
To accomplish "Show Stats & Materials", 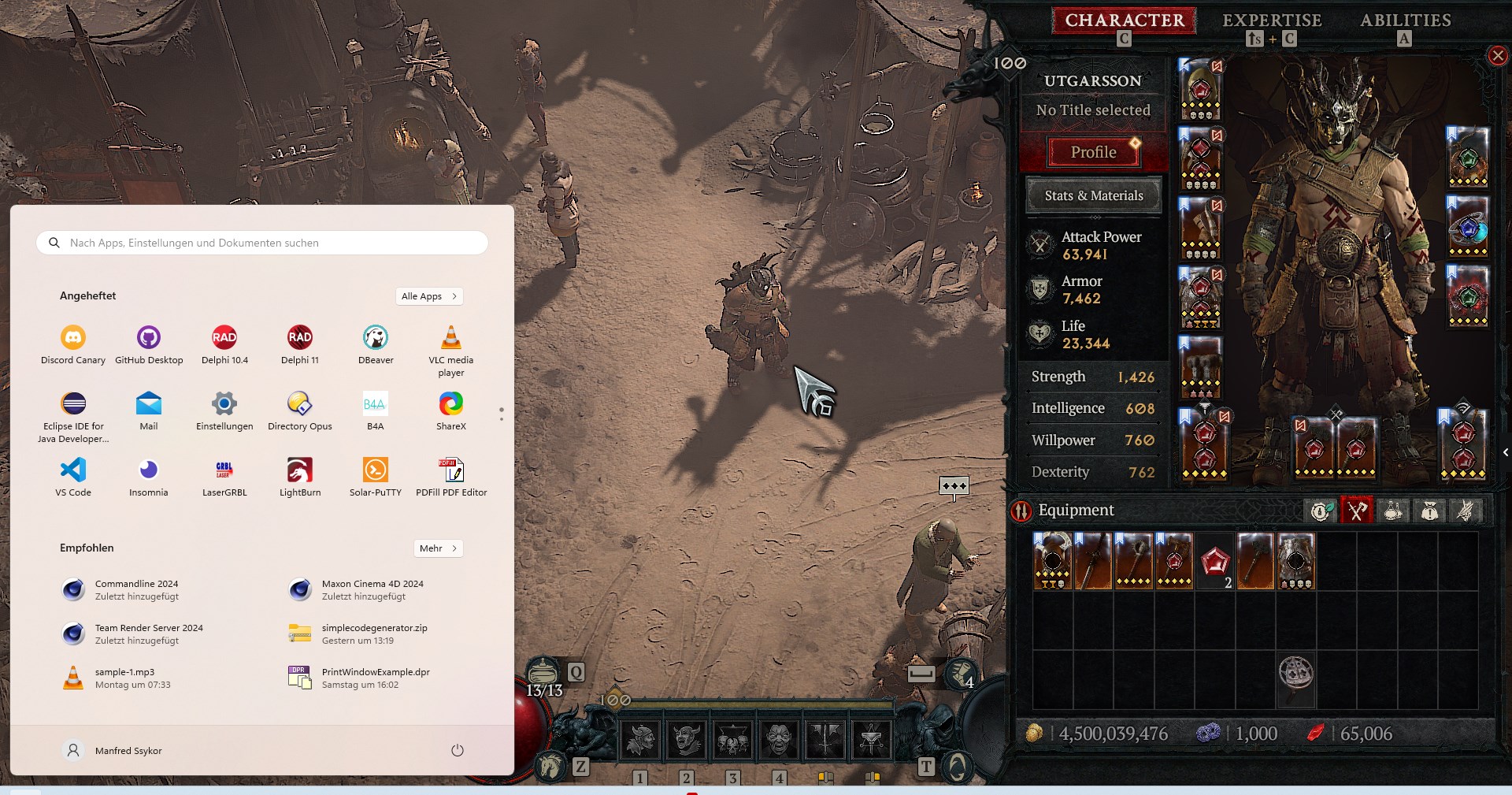I will pos(1093,195).
